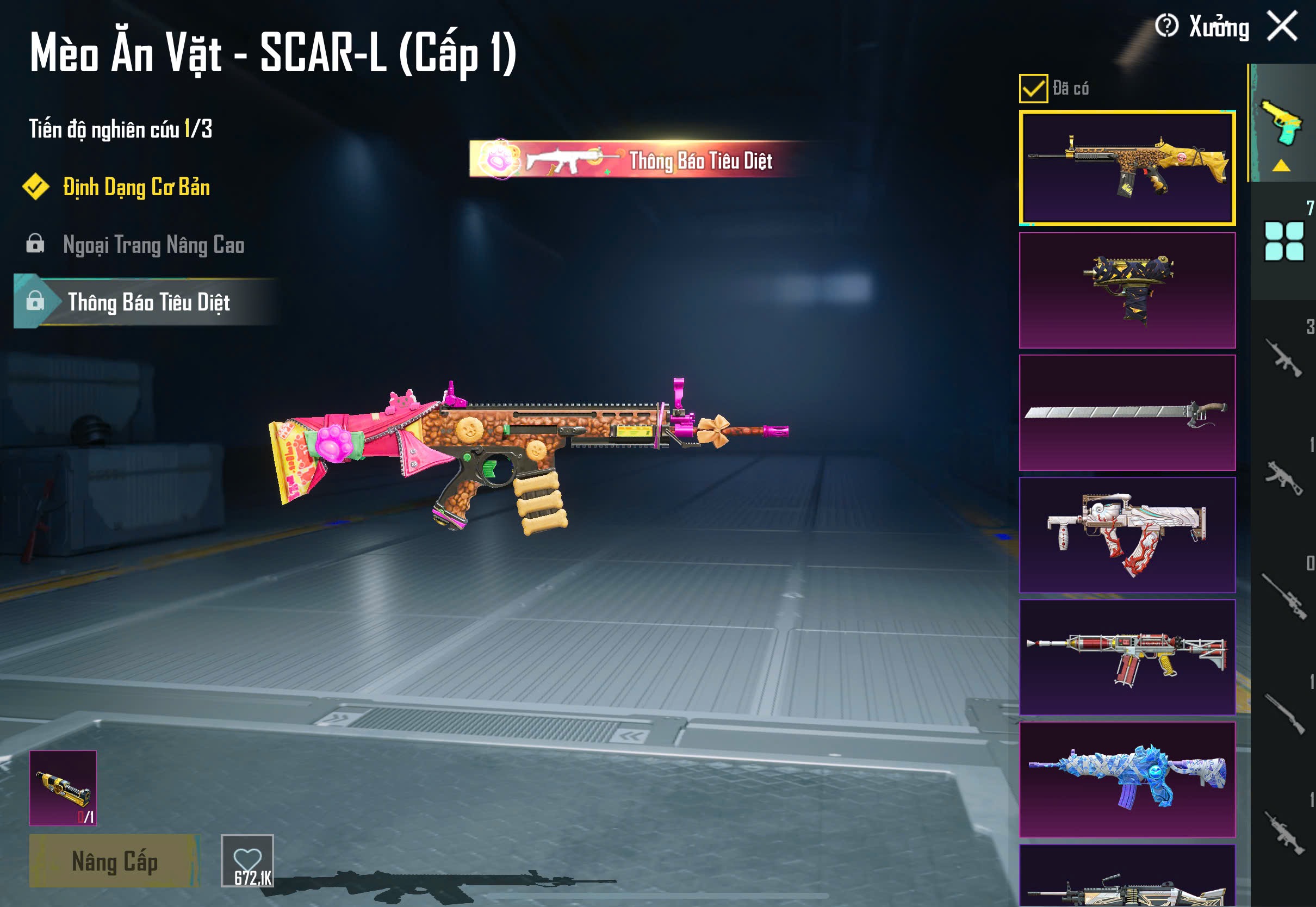Close the weapon workshop screen
Image resolution: width=1316 pixels, height=907 pixels.
click(x=1282, y=26)
